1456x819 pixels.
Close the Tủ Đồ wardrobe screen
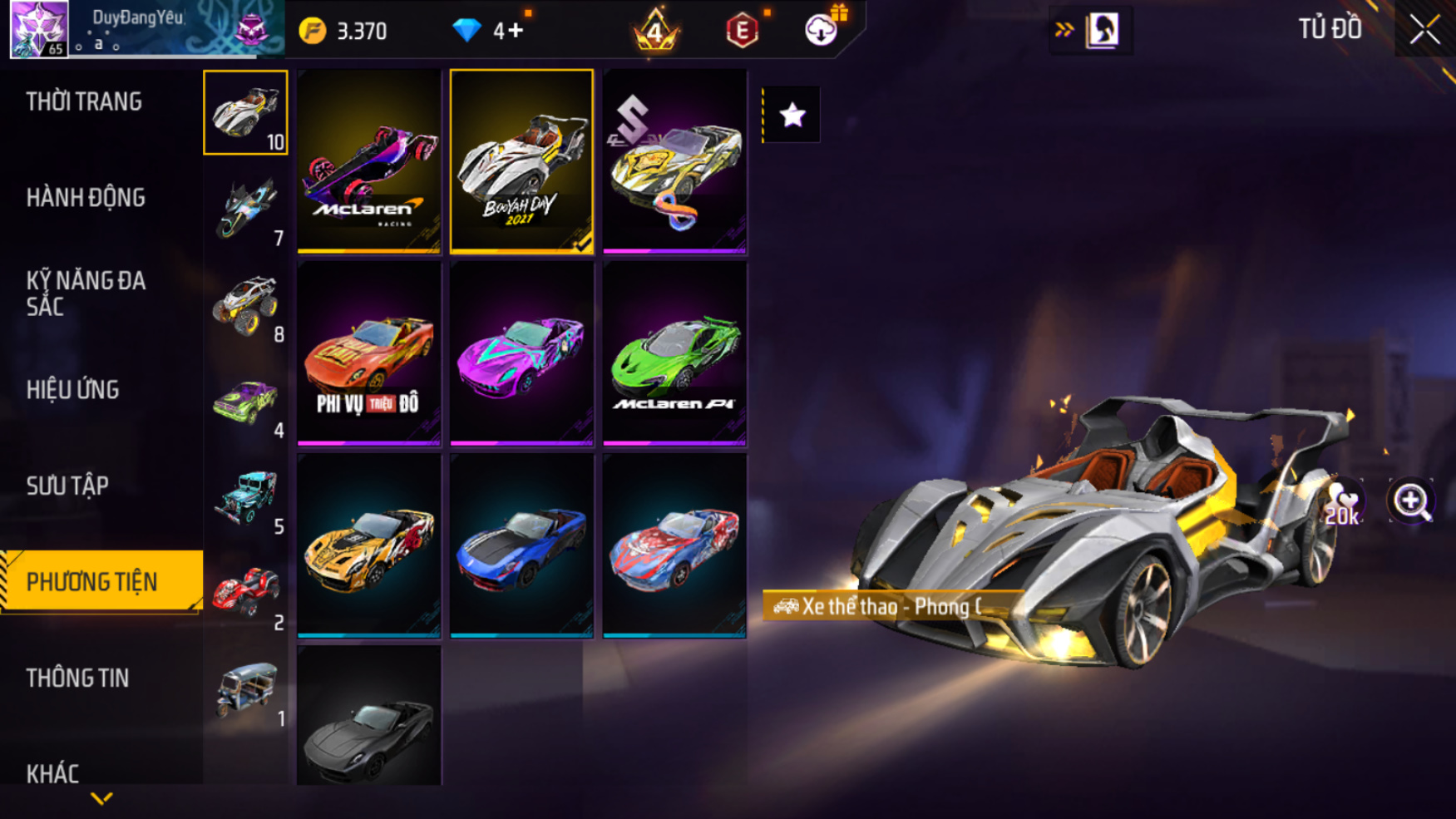pyautogui.click(x=1424, y=30)
